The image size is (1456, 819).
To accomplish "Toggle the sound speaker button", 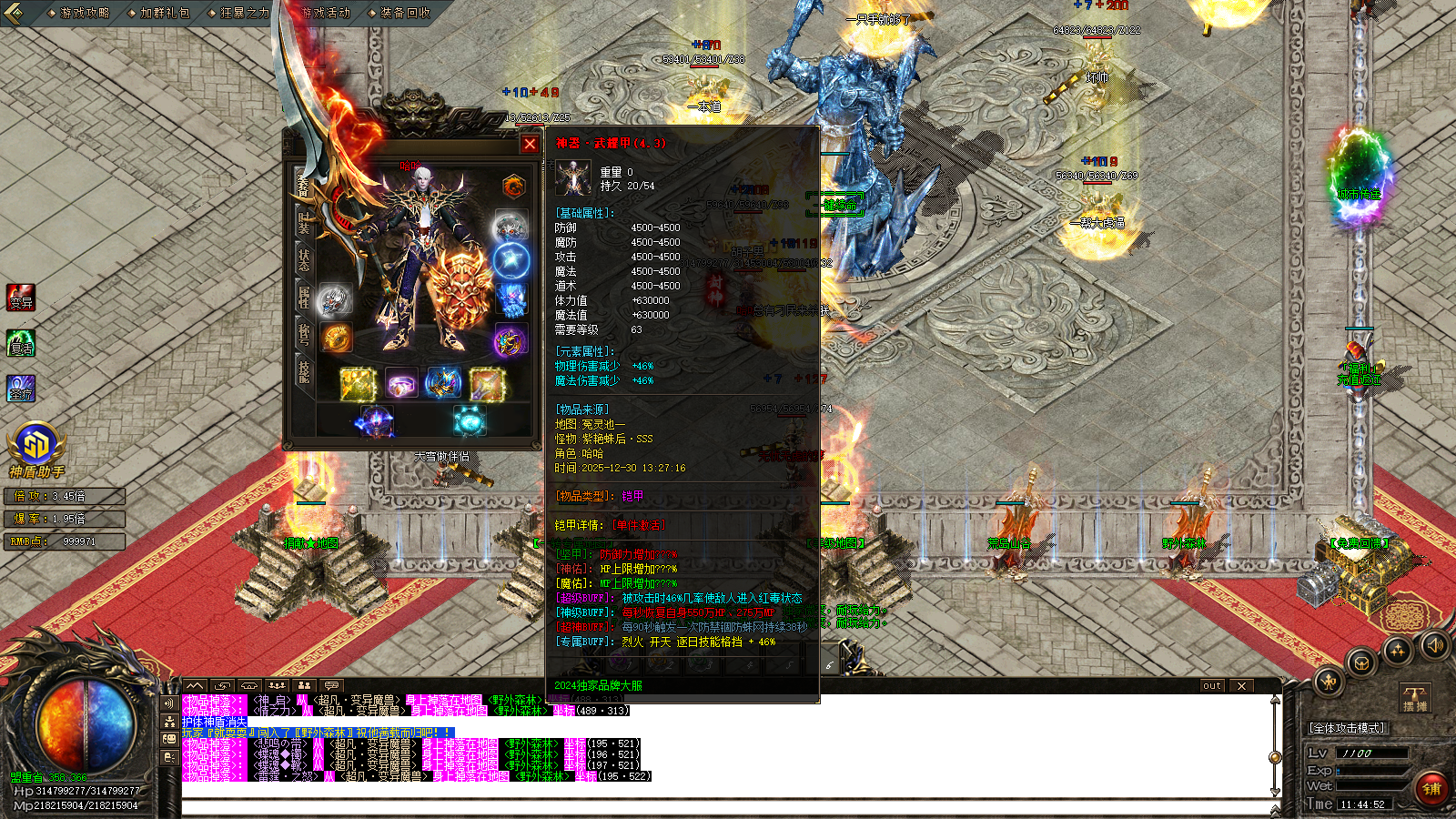I will [x=1435, y=645].
